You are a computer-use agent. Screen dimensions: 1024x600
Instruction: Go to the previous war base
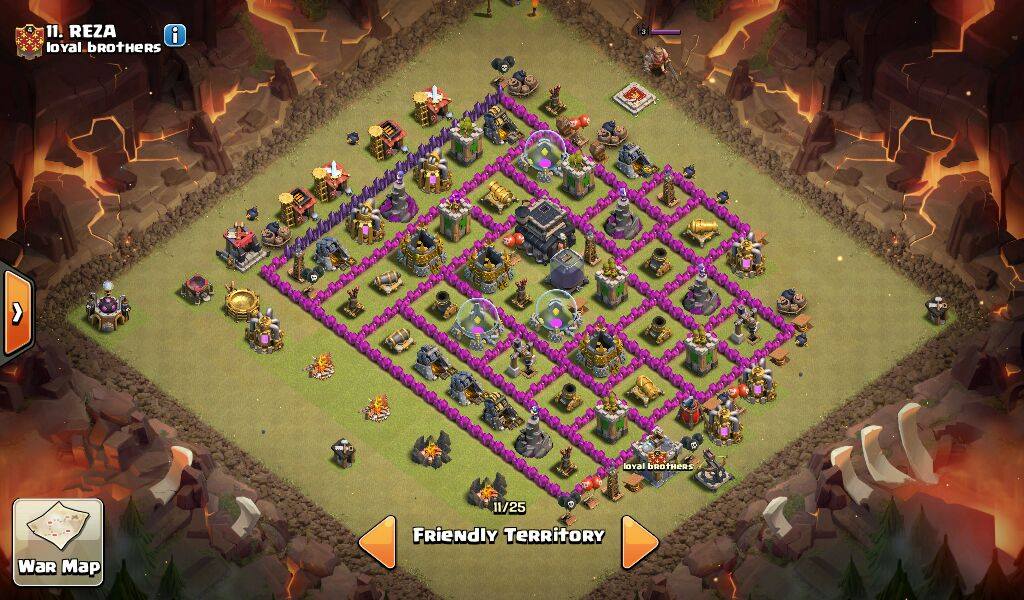pos(377,542)
